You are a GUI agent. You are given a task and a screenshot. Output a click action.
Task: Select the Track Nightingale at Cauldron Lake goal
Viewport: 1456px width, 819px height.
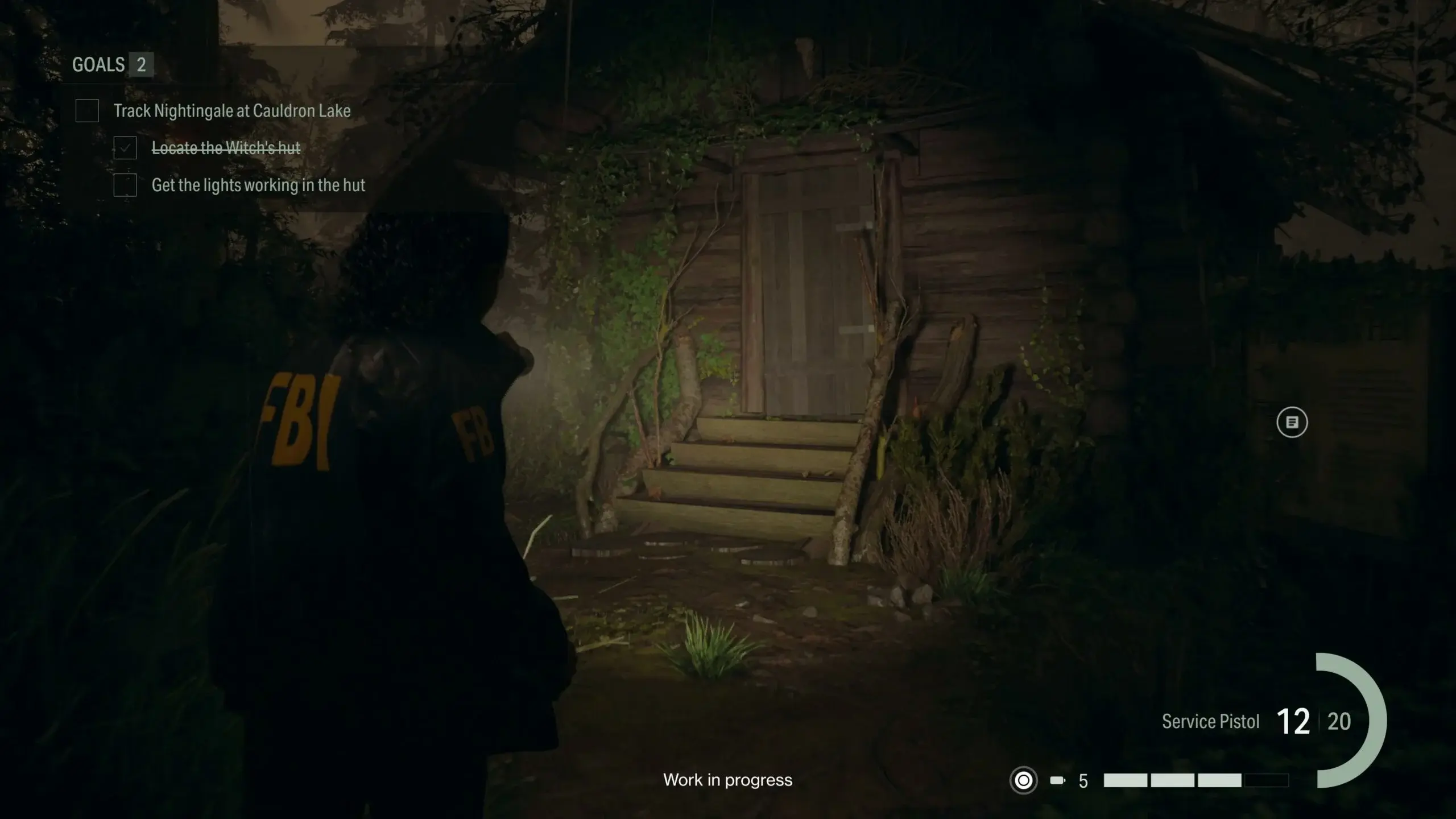tap(231, 111)
